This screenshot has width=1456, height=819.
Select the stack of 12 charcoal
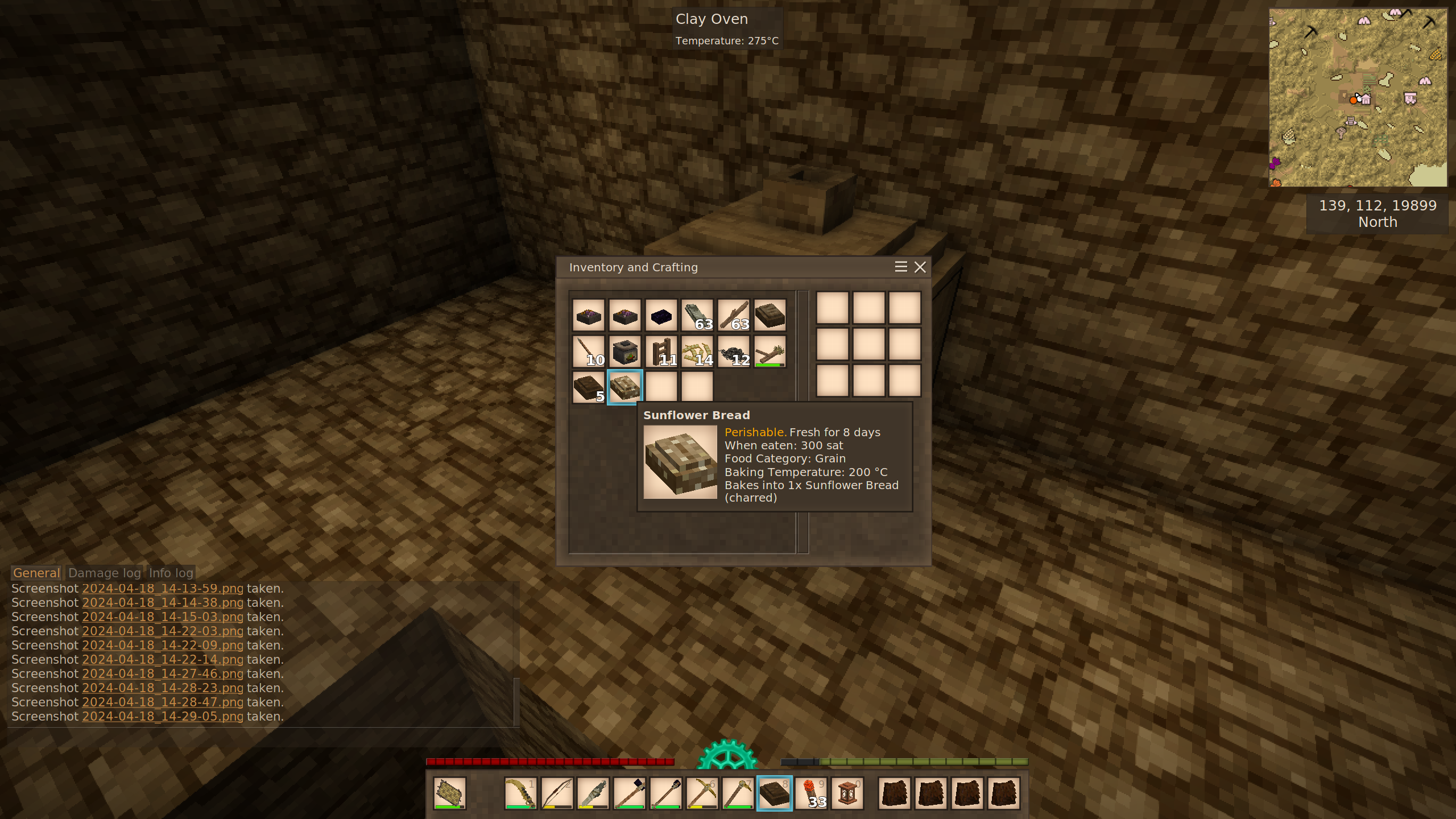coord(734,351)
